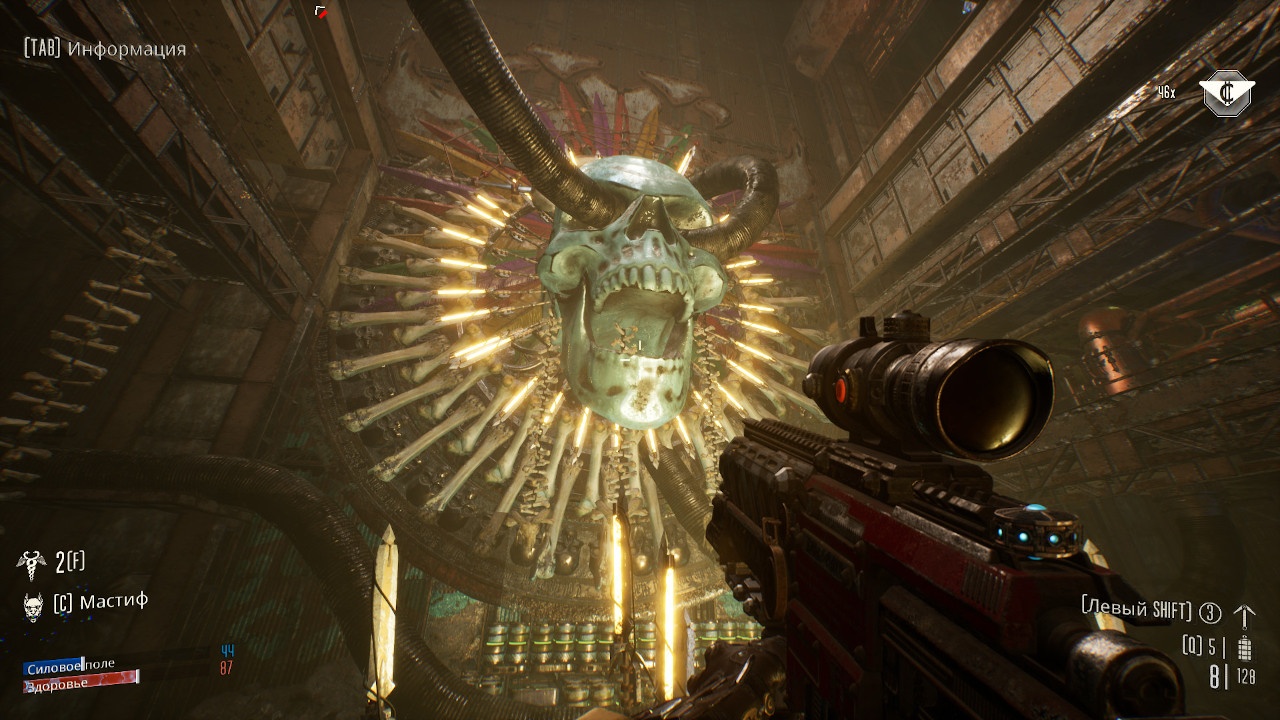1280x720 pixels.
Task: Select the grenade icon
Action: 1245,648
